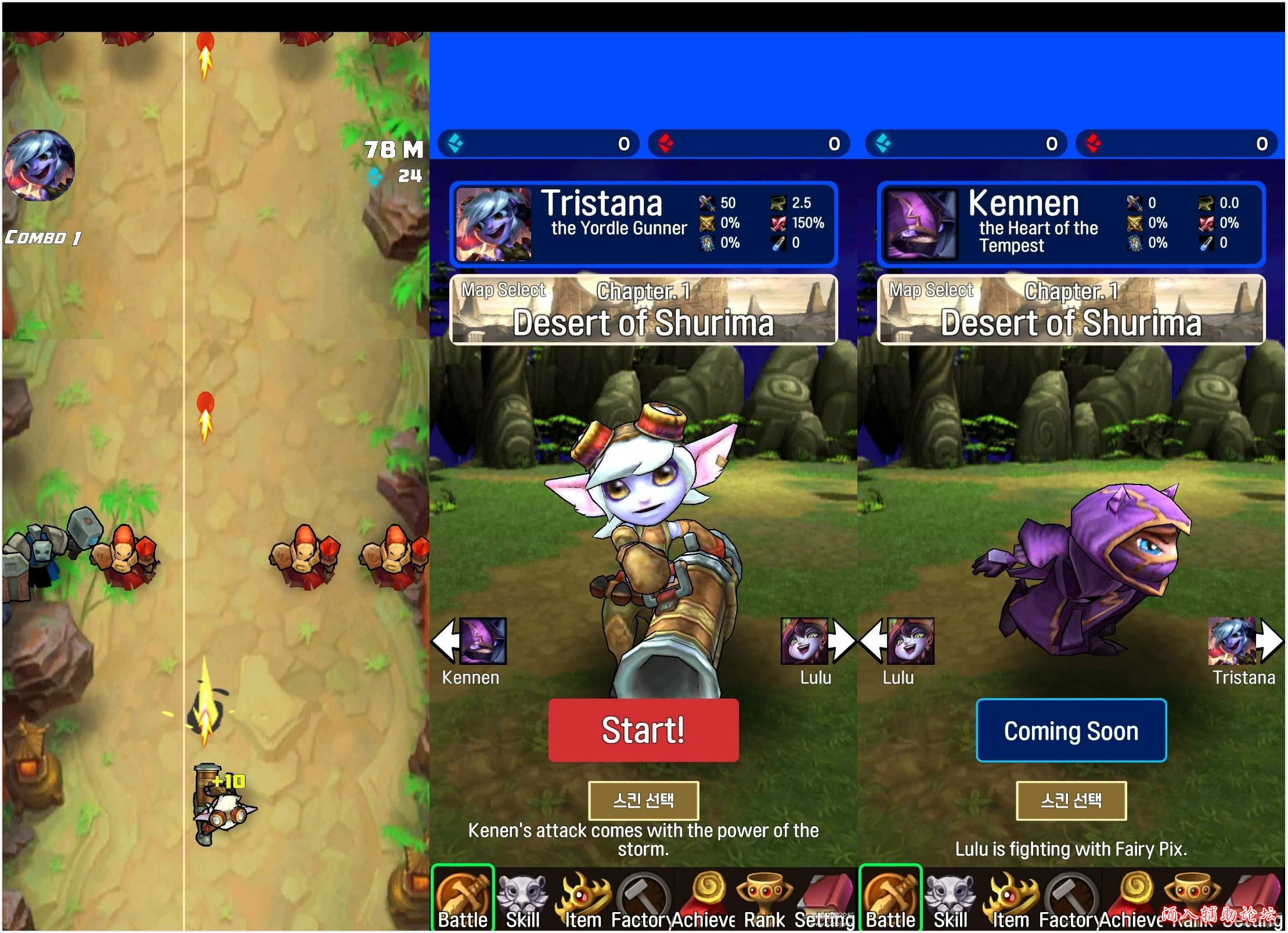Viewport: 1288px width, 933px height.
Task: Tap the red Start! button
Action: pos(643,730)
